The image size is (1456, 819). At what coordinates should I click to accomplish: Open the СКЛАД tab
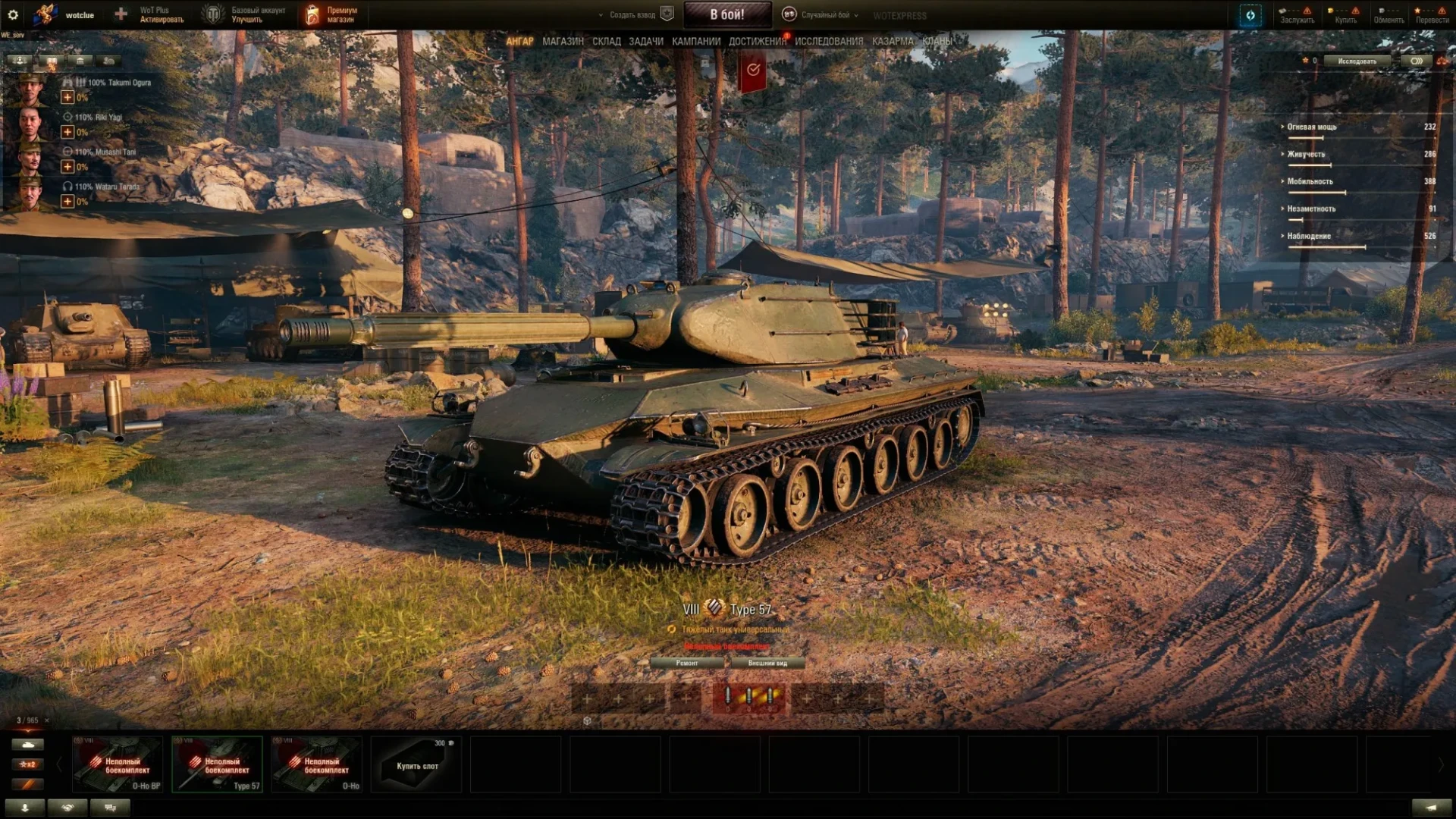[x=606, y=42]
